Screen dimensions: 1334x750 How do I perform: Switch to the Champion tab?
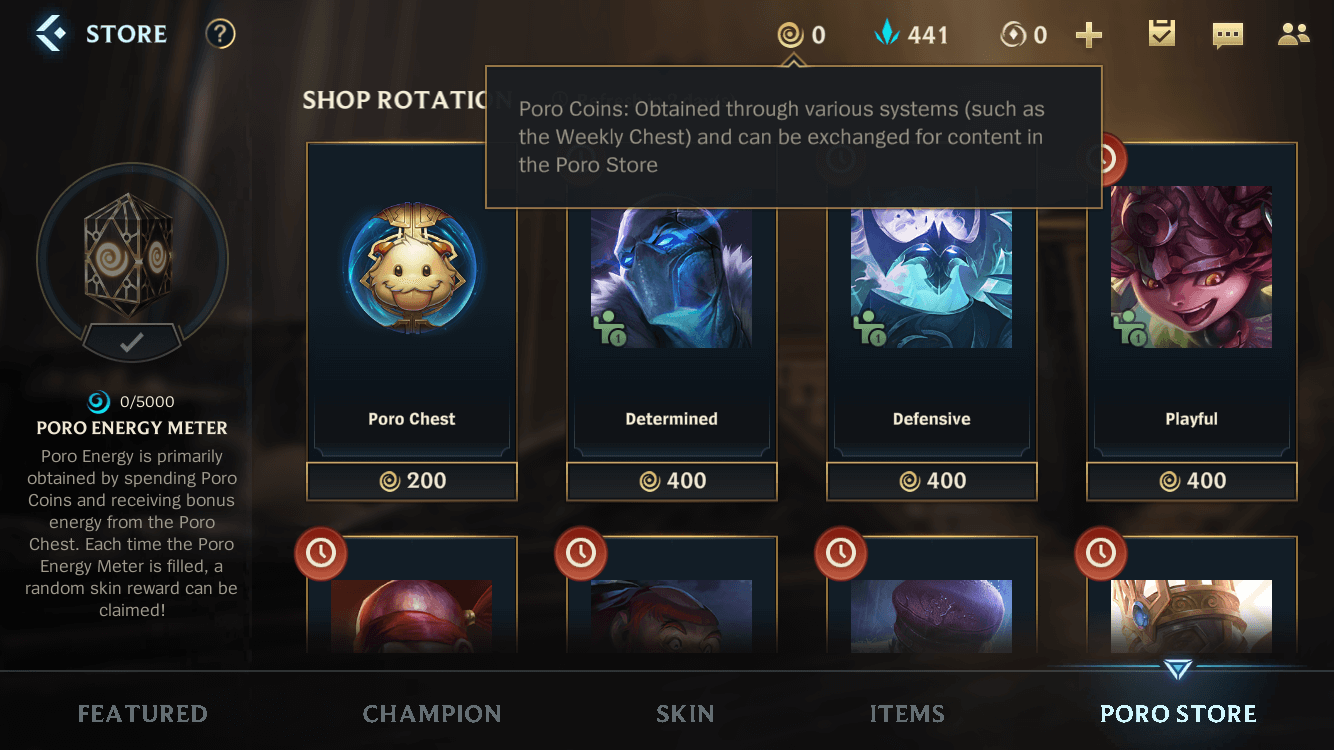click(x=432, y=713)
